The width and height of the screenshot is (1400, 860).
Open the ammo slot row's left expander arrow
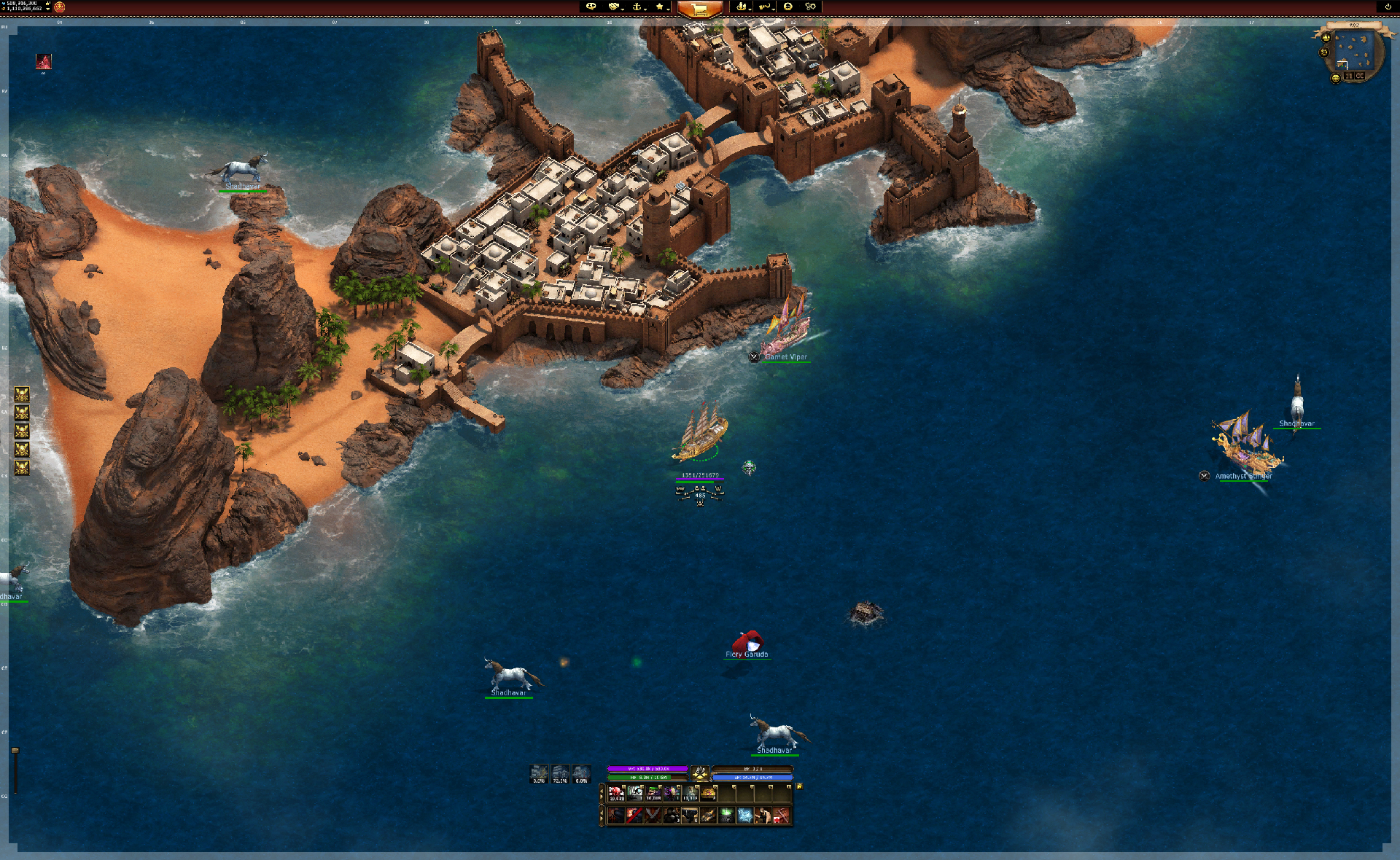(x=602, y=792)
